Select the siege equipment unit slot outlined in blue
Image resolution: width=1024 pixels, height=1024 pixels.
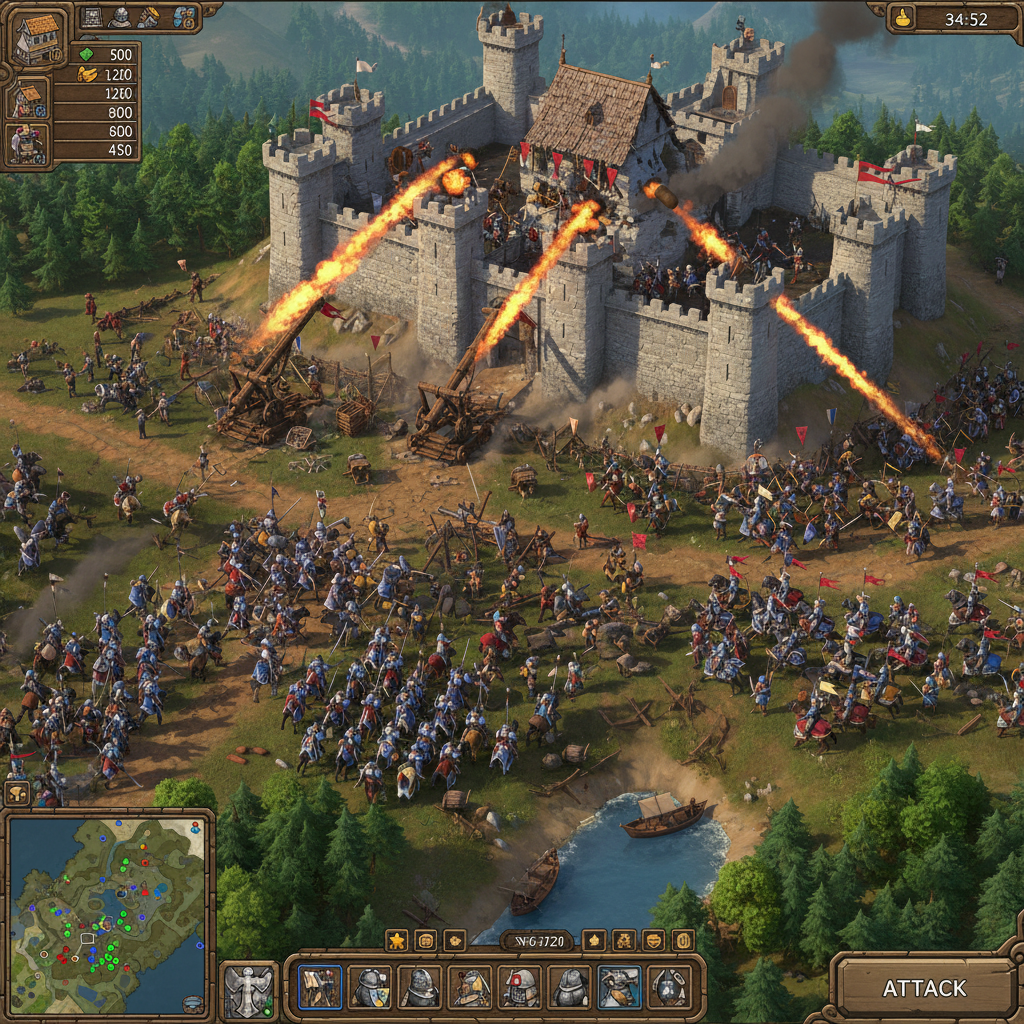tap(320, 987)
